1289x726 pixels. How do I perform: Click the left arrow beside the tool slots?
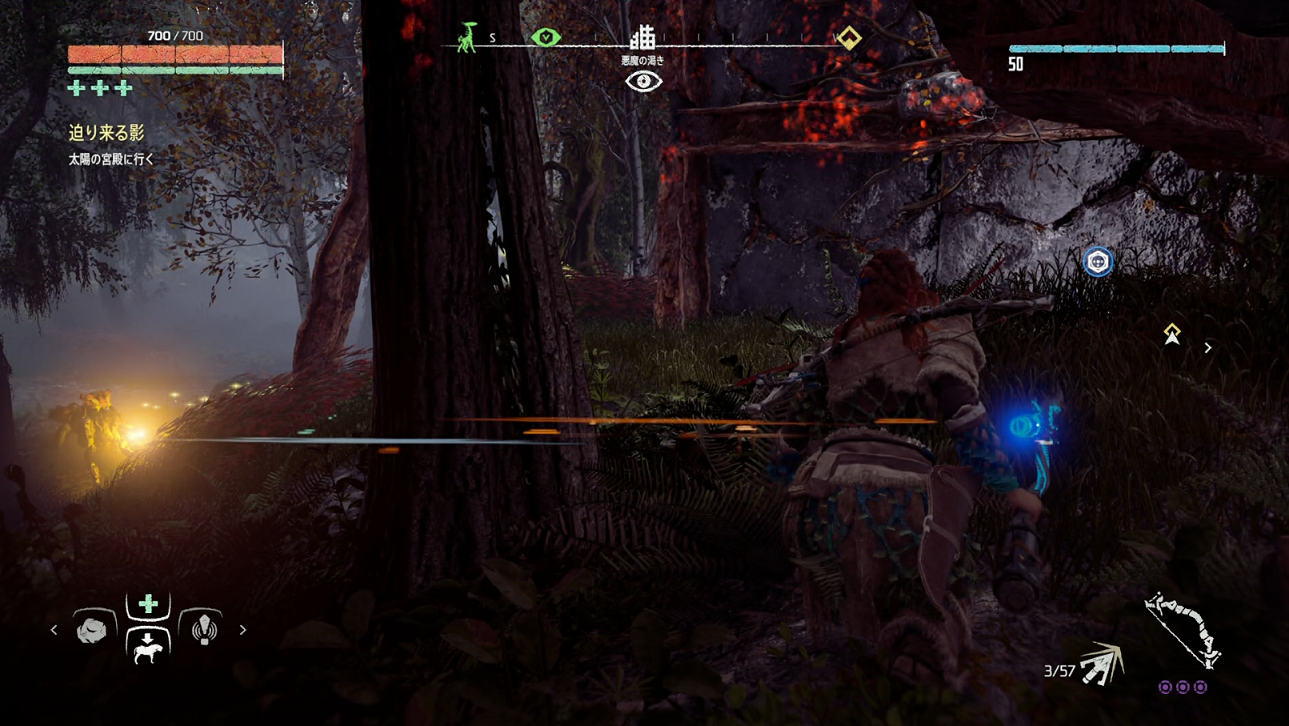(x=54, y=630)
